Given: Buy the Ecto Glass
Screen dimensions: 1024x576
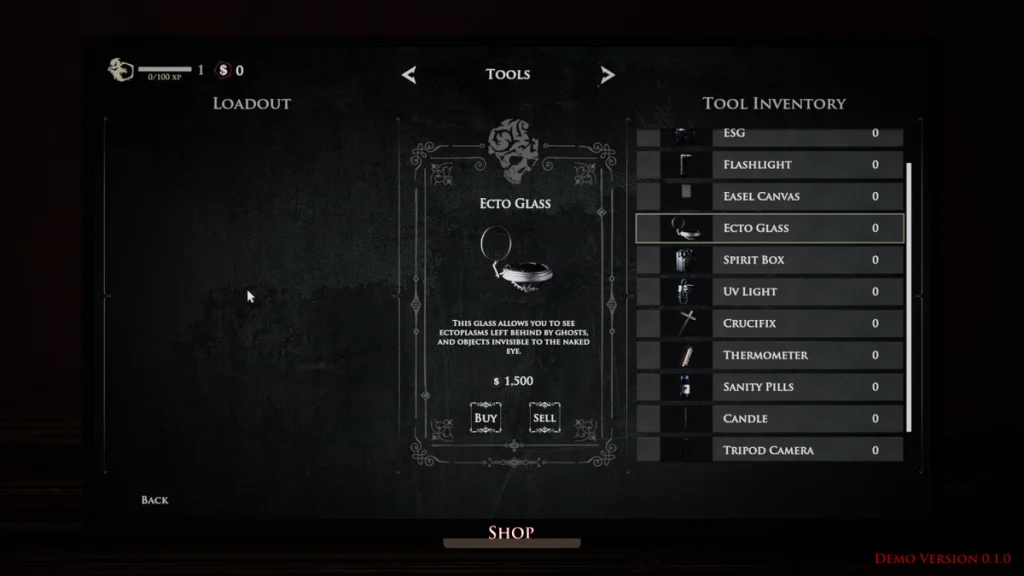Looking at the screenshot, I should (x=485, y=418).
